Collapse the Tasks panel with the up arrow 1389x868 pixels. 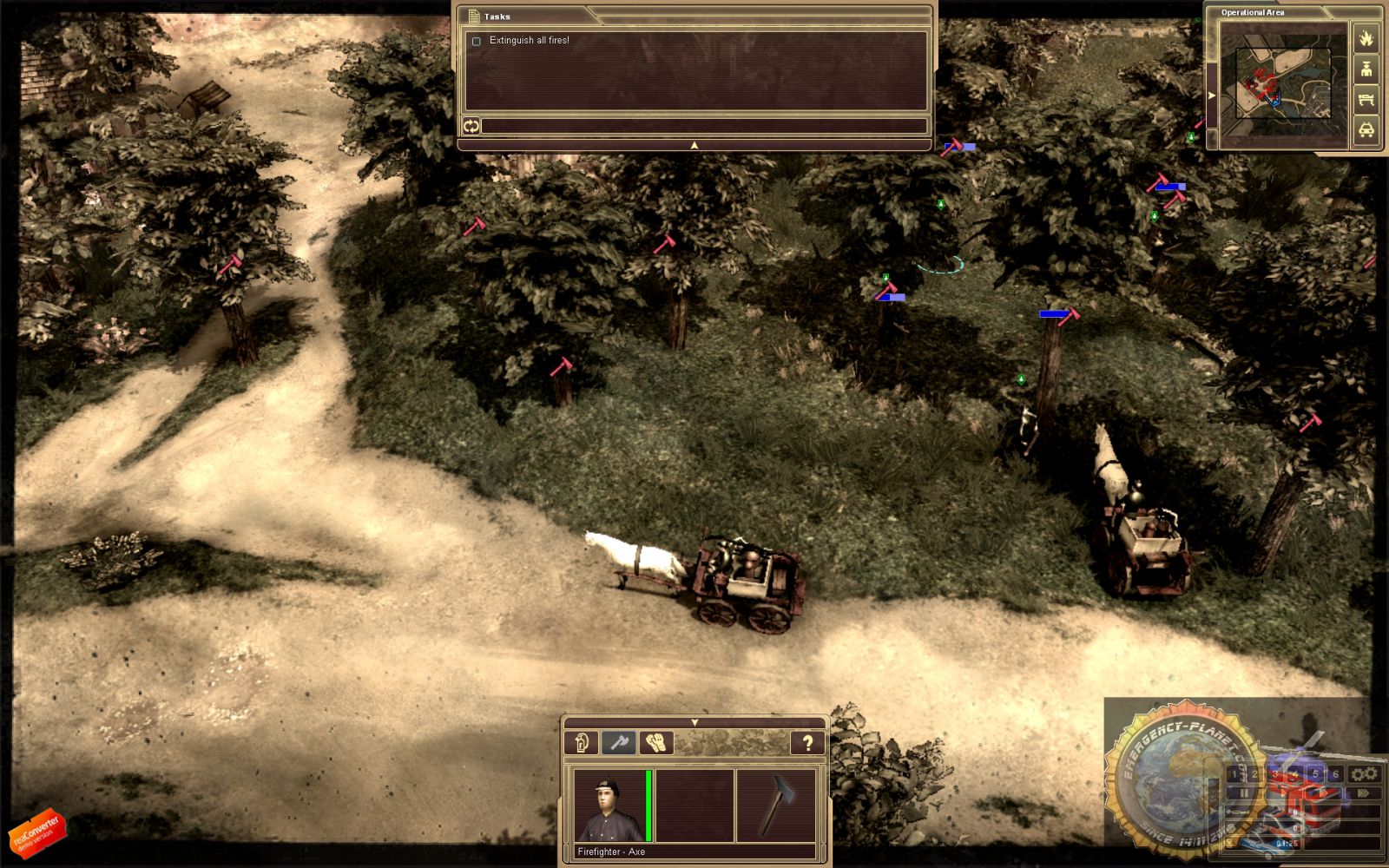[x=694, y=146]
